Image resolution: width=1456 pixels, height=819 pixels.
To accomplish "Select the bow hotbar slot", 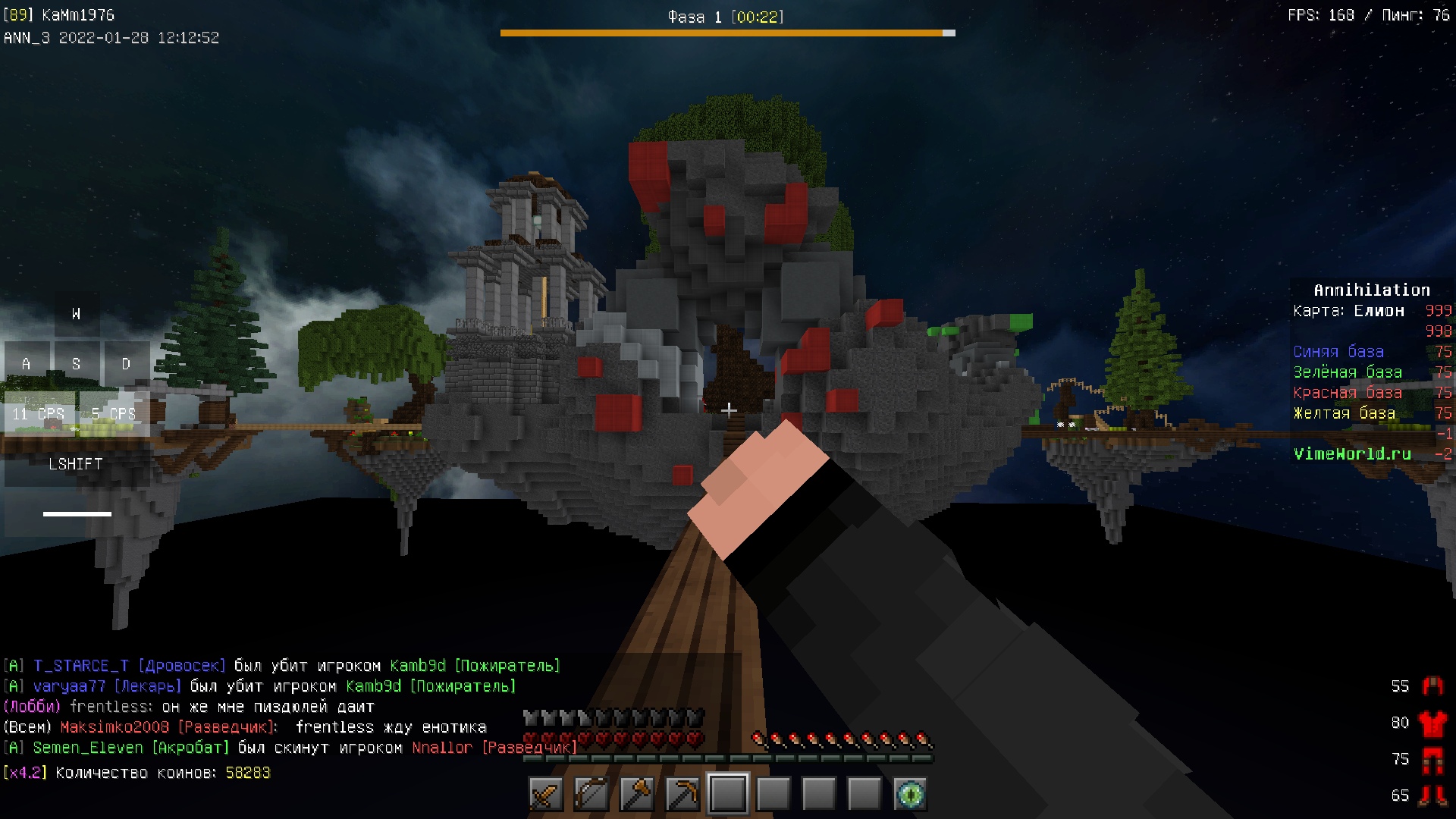I will click(591, 794).
